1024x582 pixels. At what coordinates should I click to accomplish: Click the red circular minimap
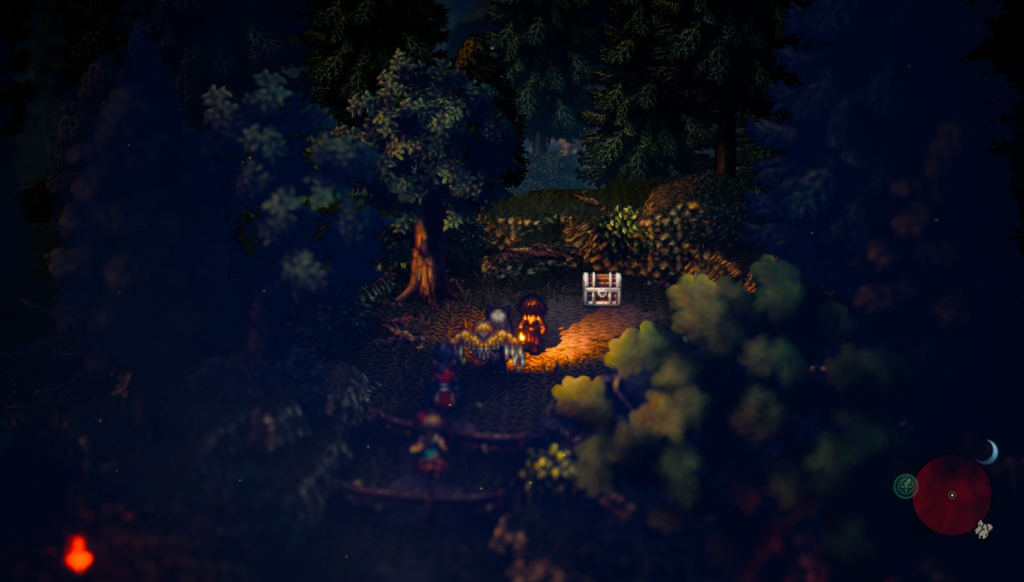951,495
